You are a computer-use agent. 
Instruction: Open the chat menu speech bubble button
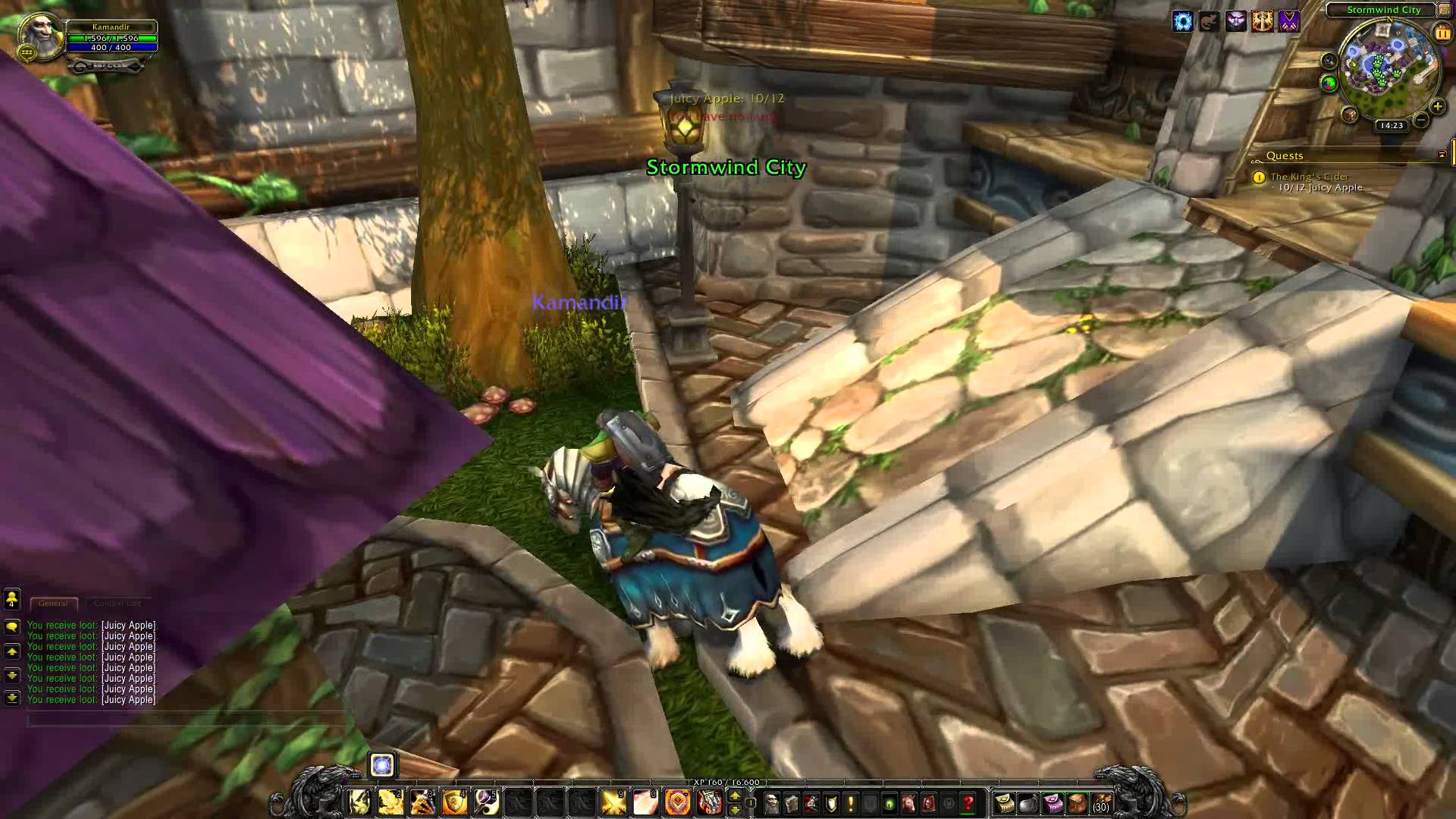click(12, 627)
